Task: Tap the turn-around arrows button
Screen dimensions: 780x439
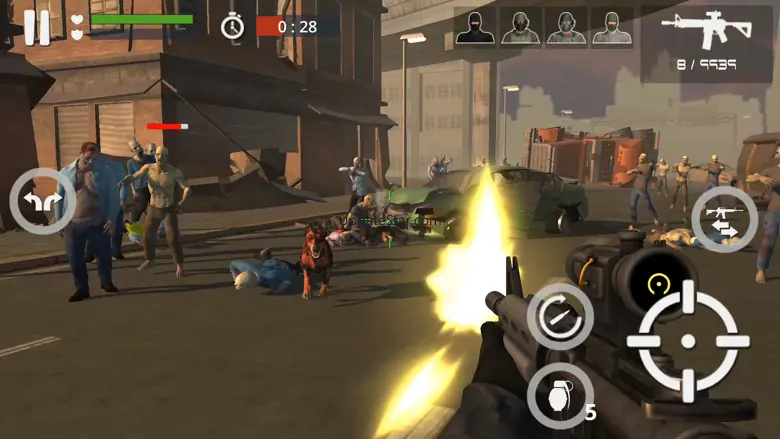Action: pos(42,202)
